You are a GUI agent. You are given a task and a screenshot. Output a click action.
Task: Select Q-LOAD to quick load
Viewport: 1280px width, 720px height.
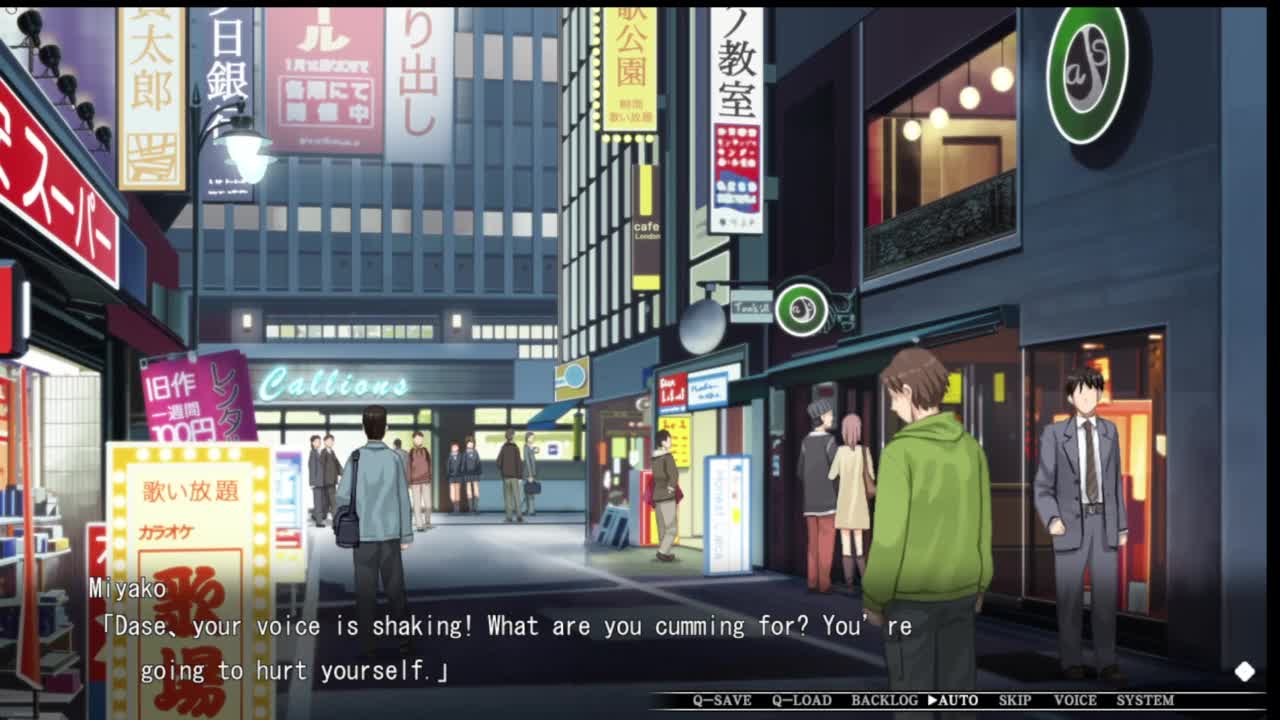click(x=801, y=700)
